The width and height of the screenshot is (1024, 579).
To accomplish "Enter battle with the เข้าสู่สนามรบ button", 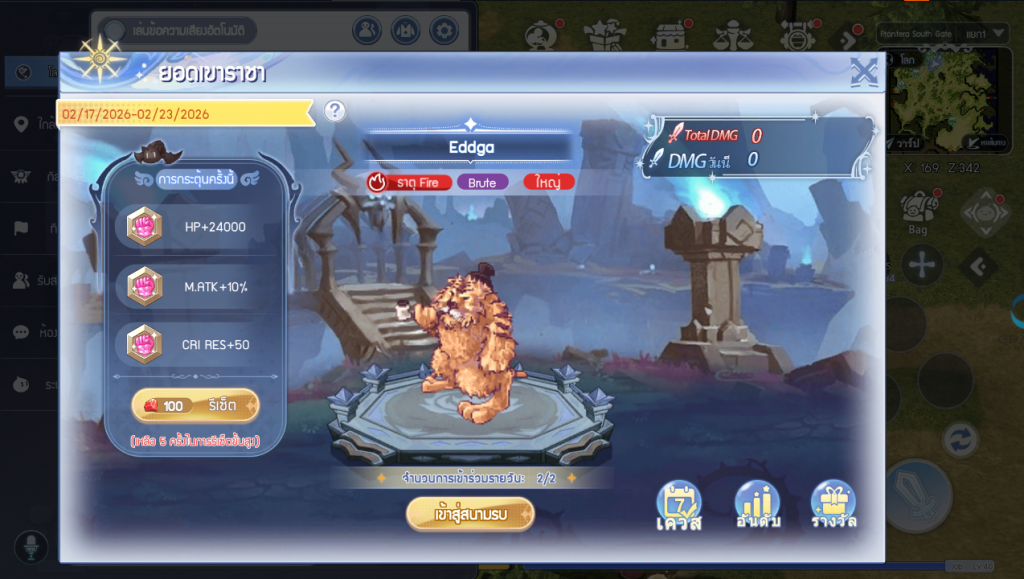I will coord(470,514).
